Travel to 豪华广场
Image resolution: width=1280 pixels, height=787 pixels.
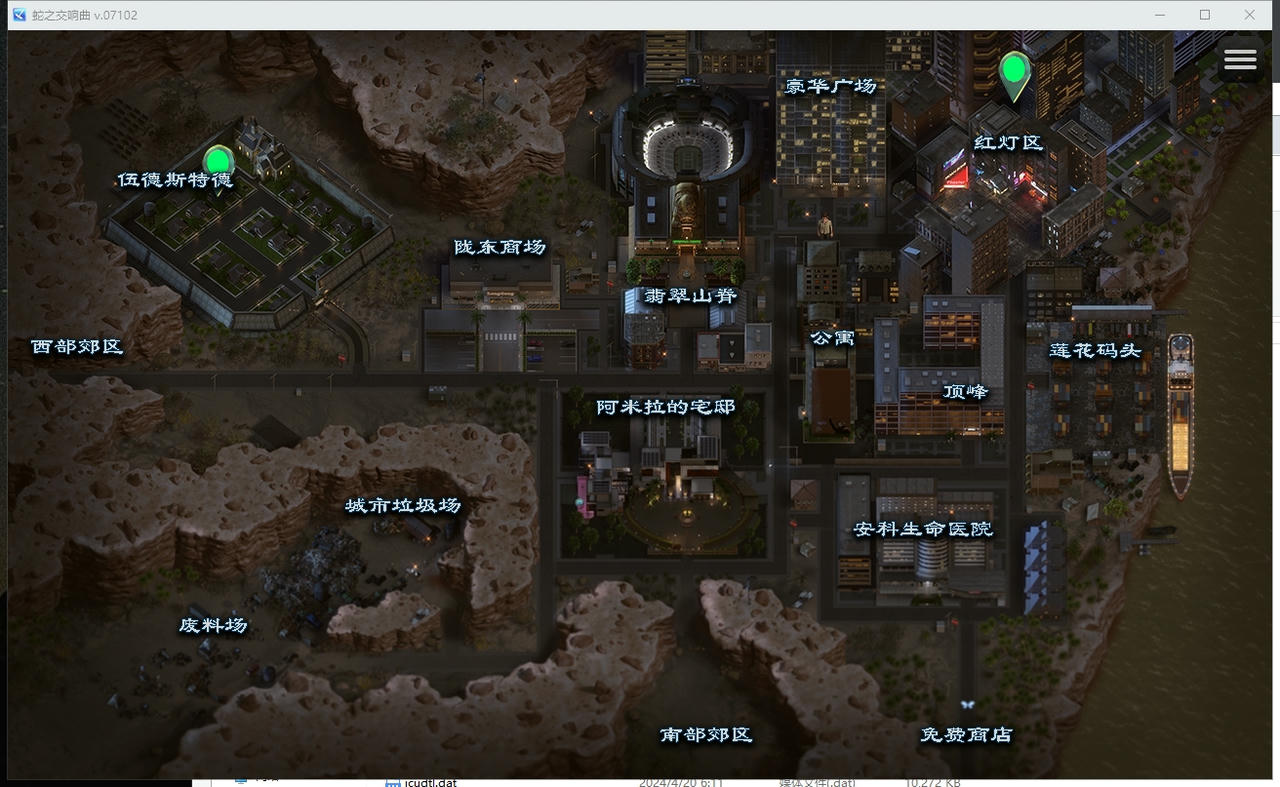832,86
